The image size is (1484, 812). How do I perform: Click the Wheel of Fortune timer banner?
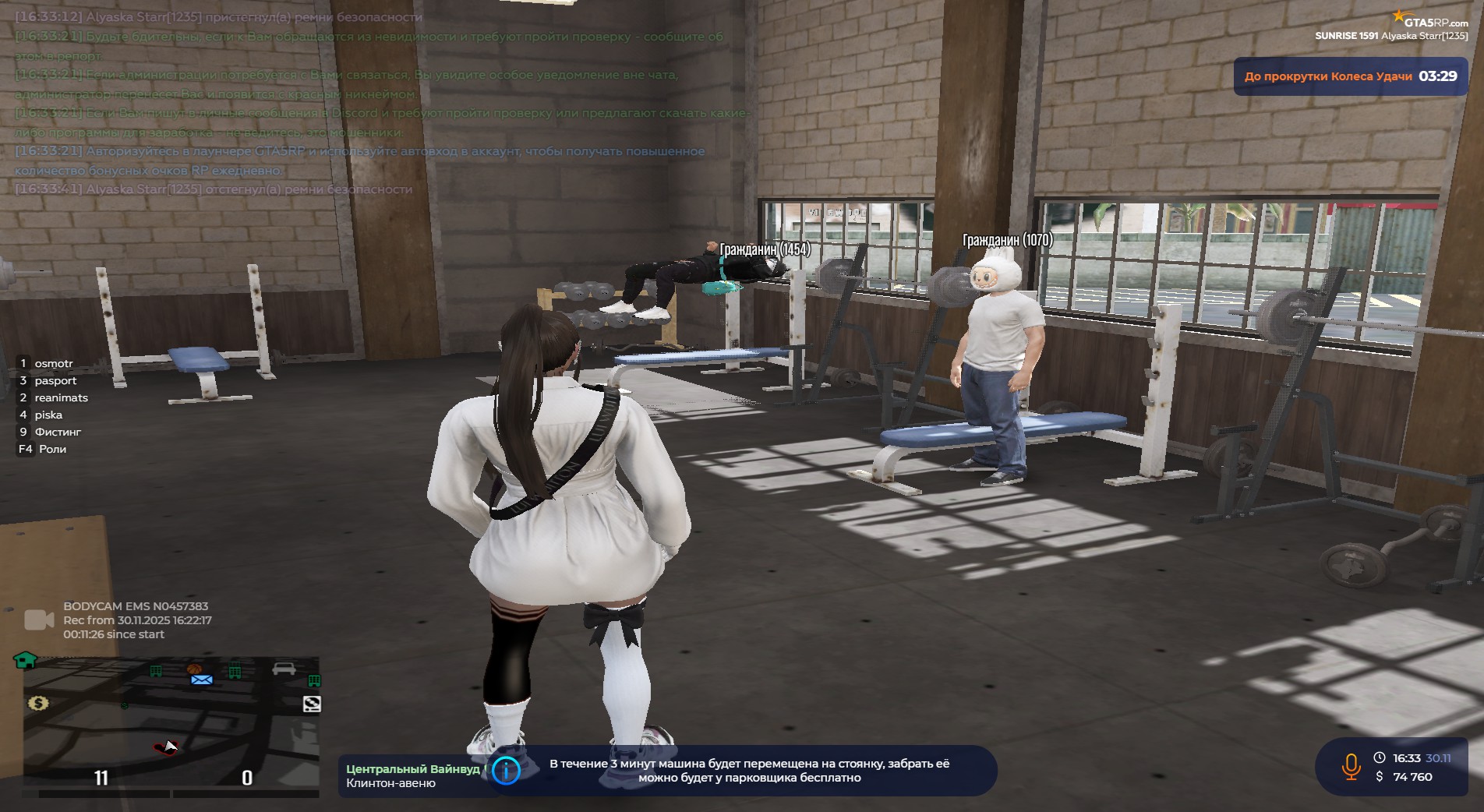click(1350, 76)
